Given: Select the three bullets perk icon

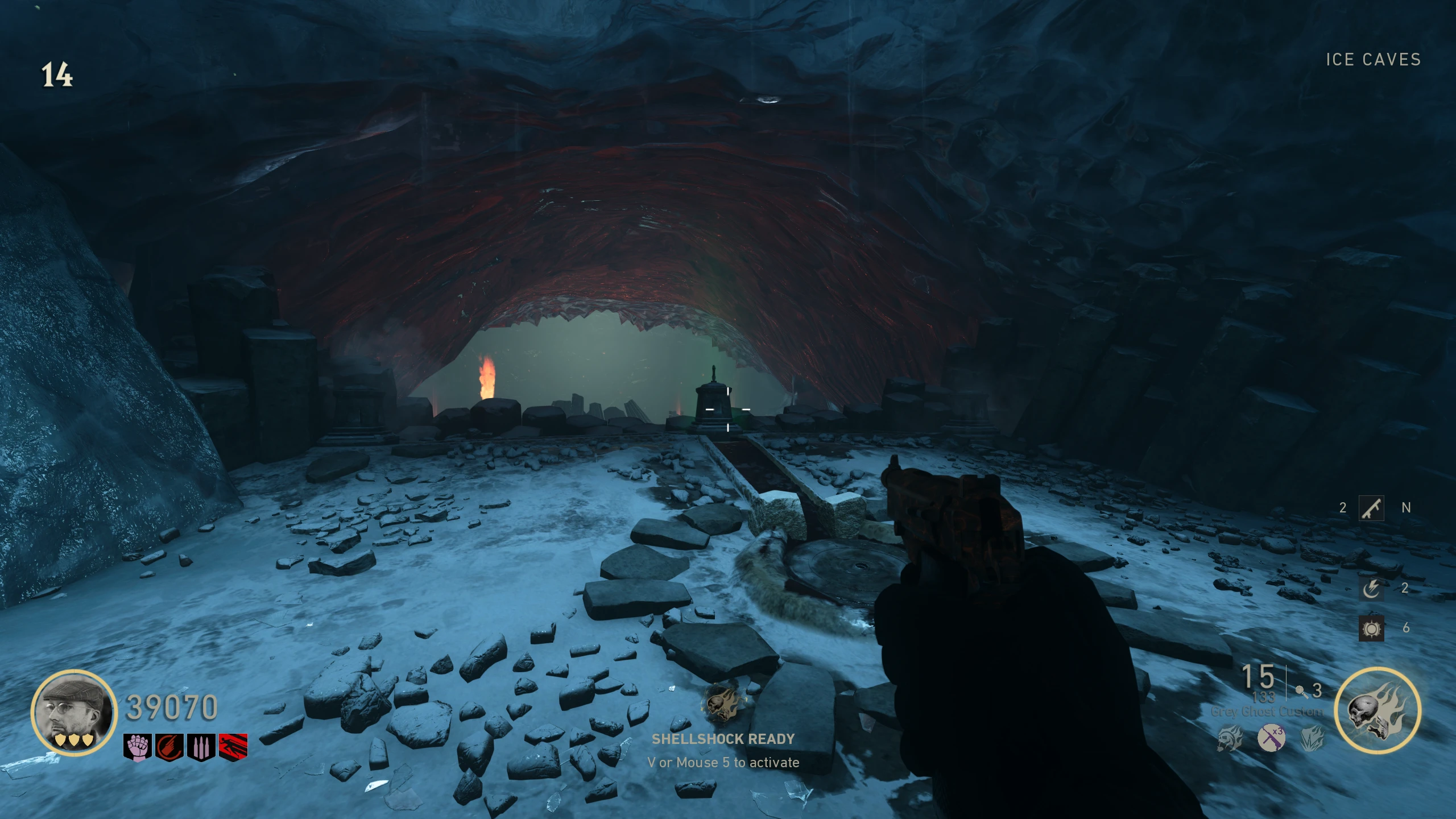Looking at the screenshot, I should [201, 747].
